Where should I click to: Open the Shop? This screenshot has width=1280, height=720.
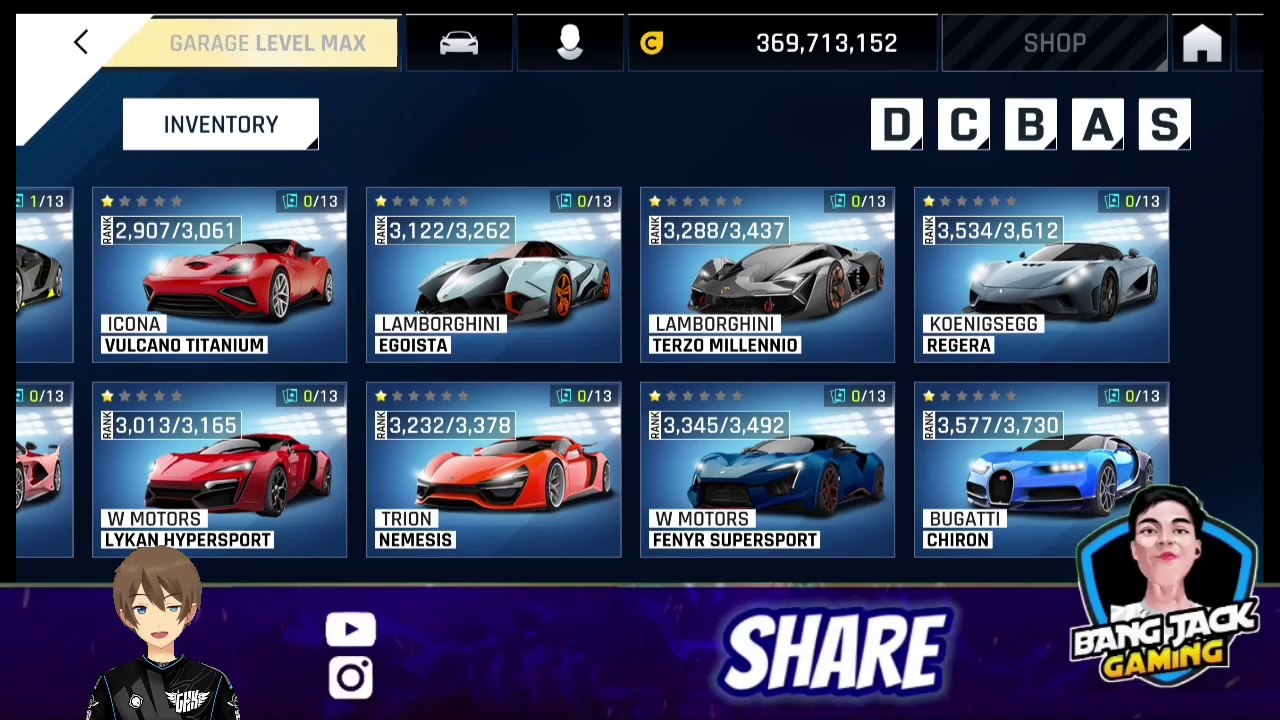[1054, 44]
